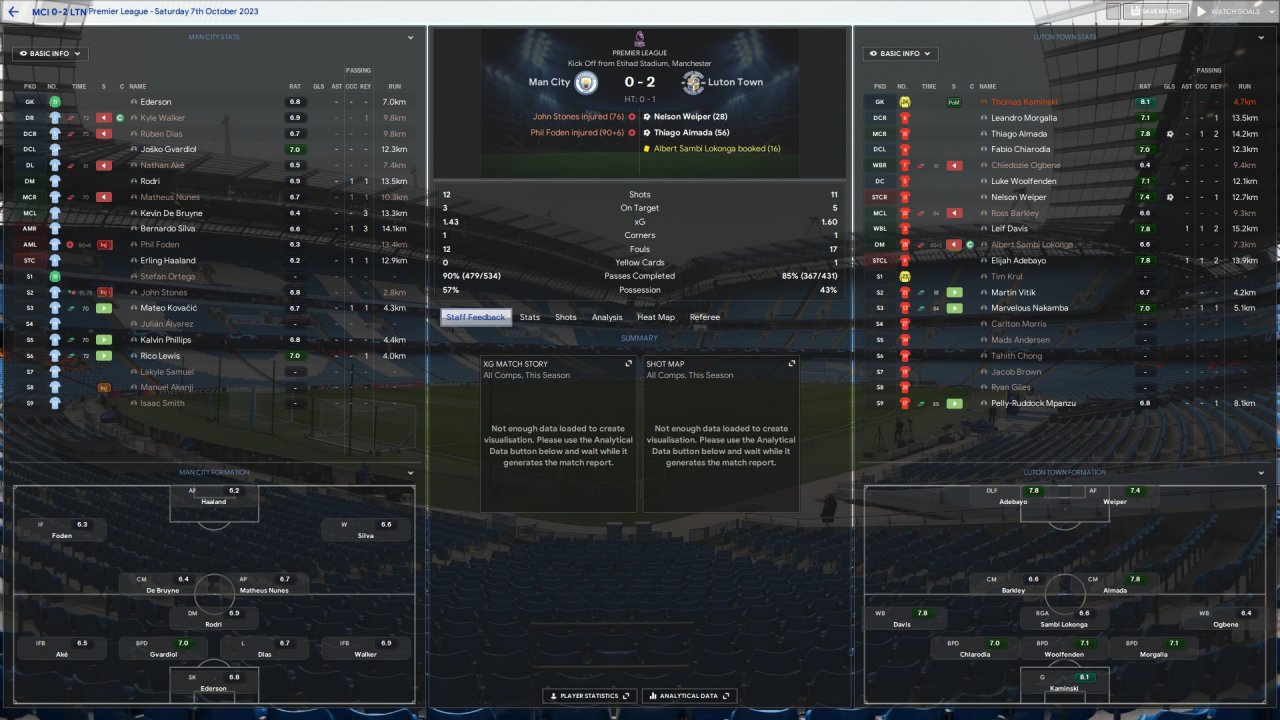Collapse the Man City Stats panel
This screenshot has width=1280, height=720.
pyautogui.click(x=410, y=38)
